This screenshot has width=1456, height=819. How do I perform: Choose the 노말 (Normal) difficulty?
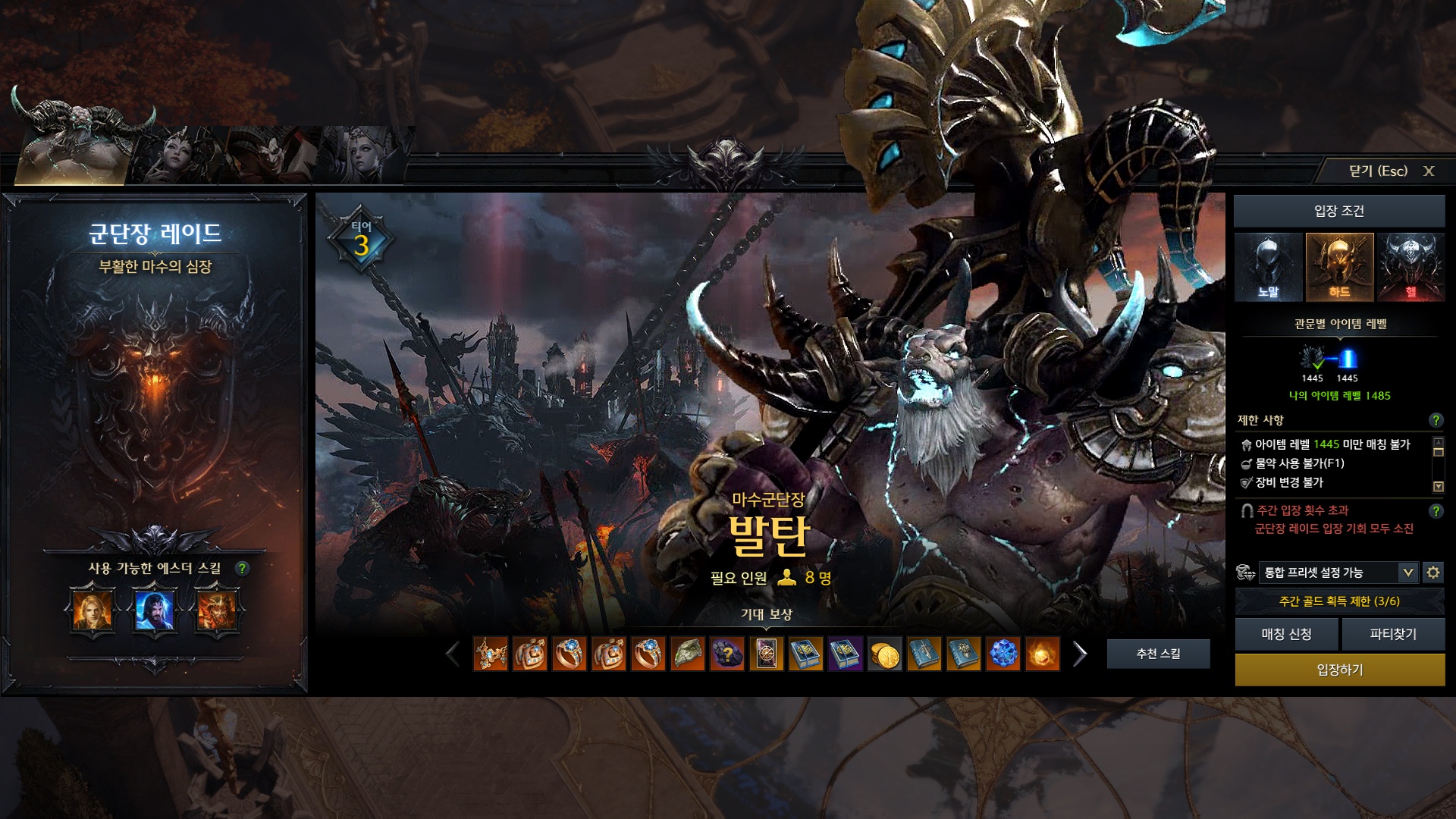click(x=1268, y=268)
